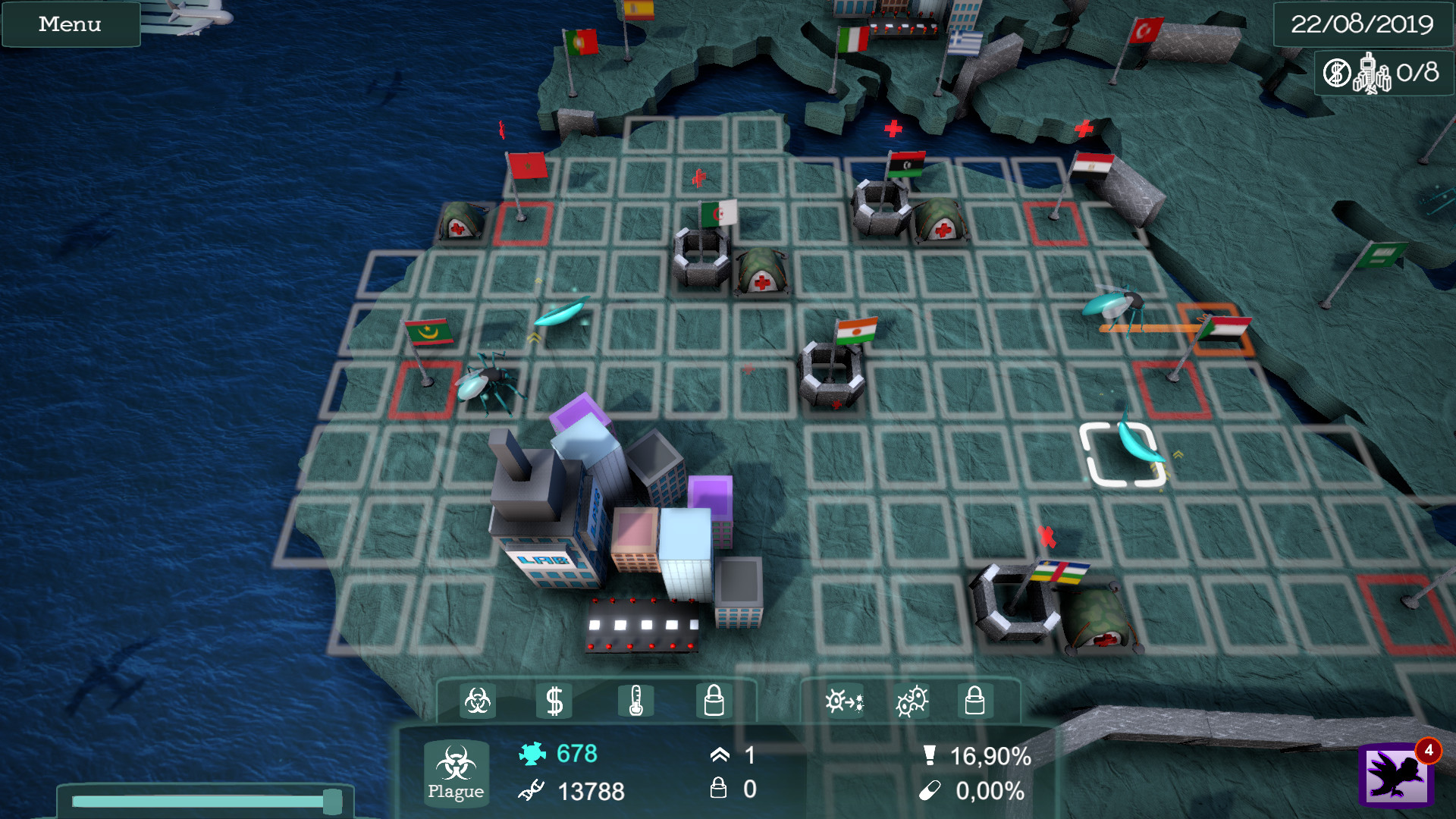
Task: Click the crossed-out dollar buildings 0/8 indicator
Action: click(x=1382, y=74)
